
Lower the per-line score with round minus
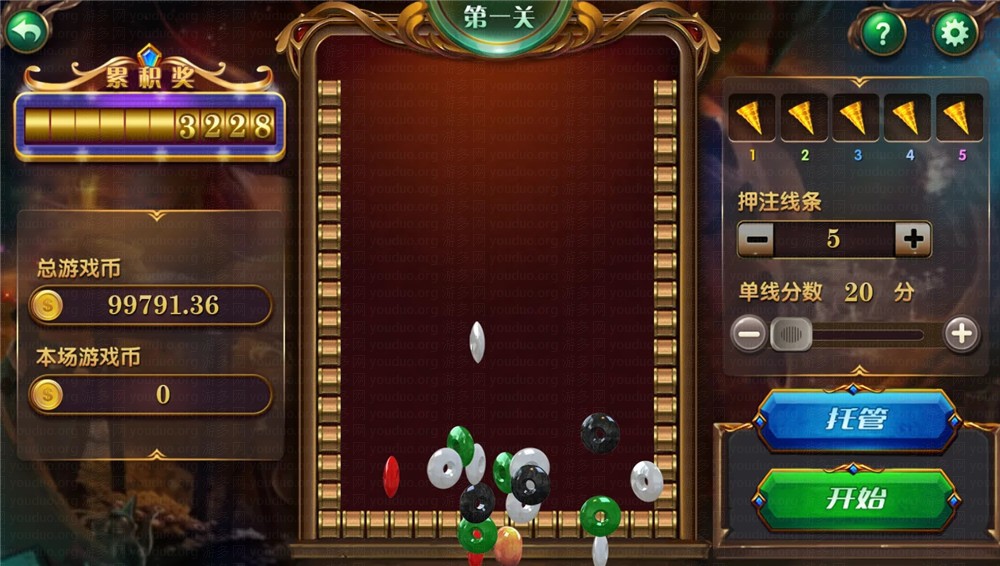(x=749, y=333)
